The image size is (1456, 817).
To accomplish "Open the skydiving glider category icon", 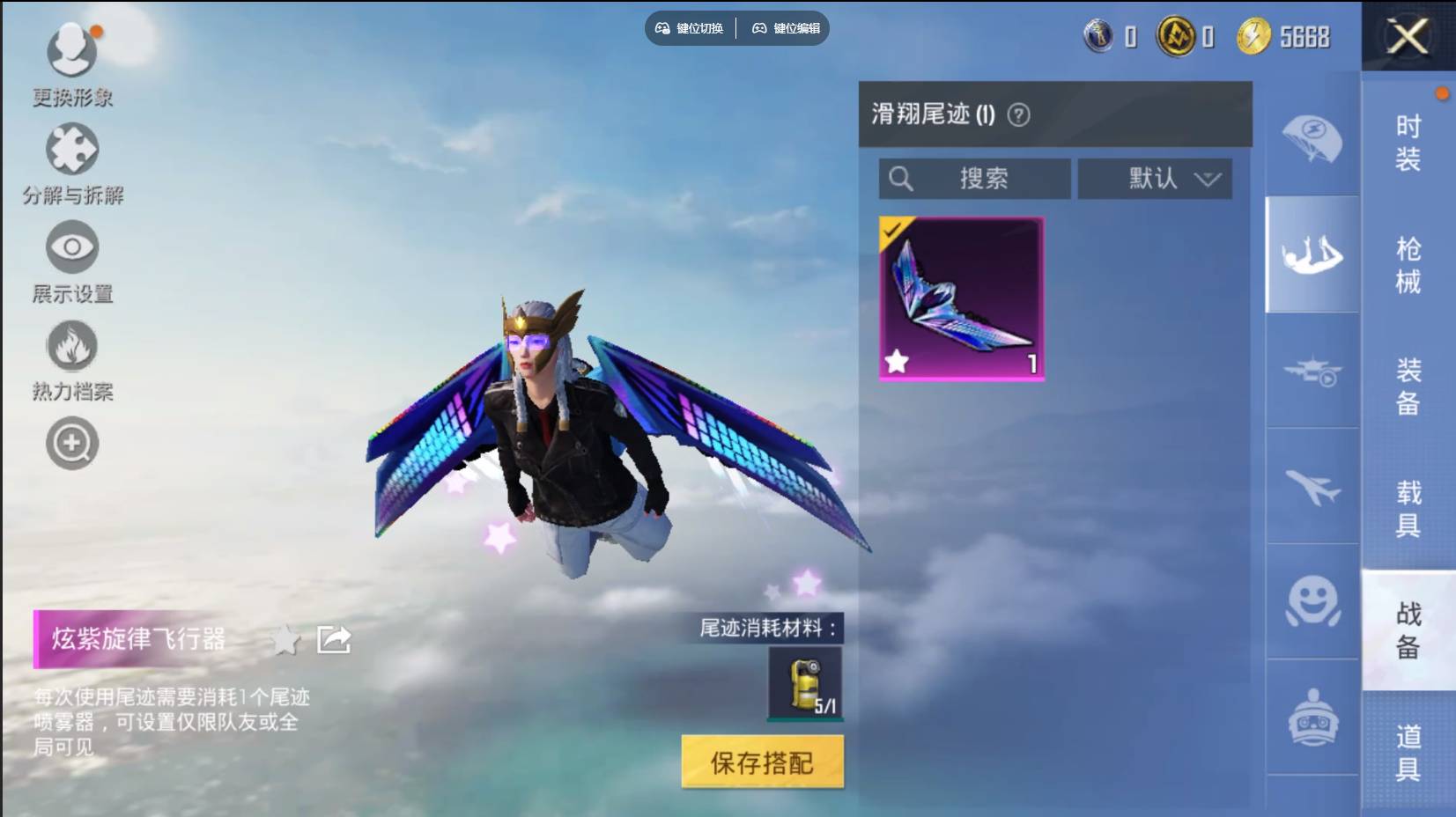I will 1312,255.
